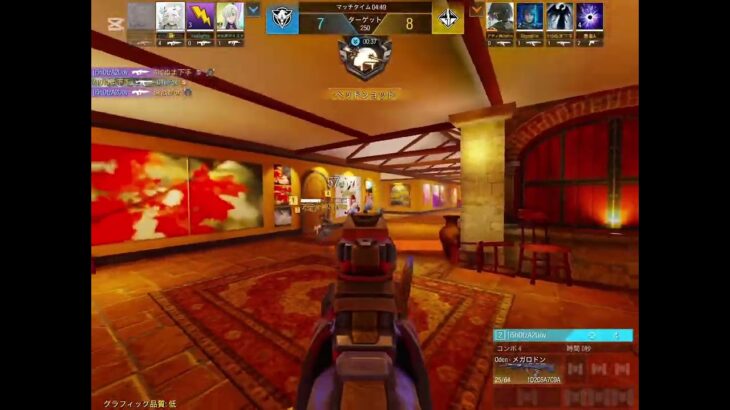Select the lightning bolt player avatar
The image size is (730, 410).
tap(200, 17)
